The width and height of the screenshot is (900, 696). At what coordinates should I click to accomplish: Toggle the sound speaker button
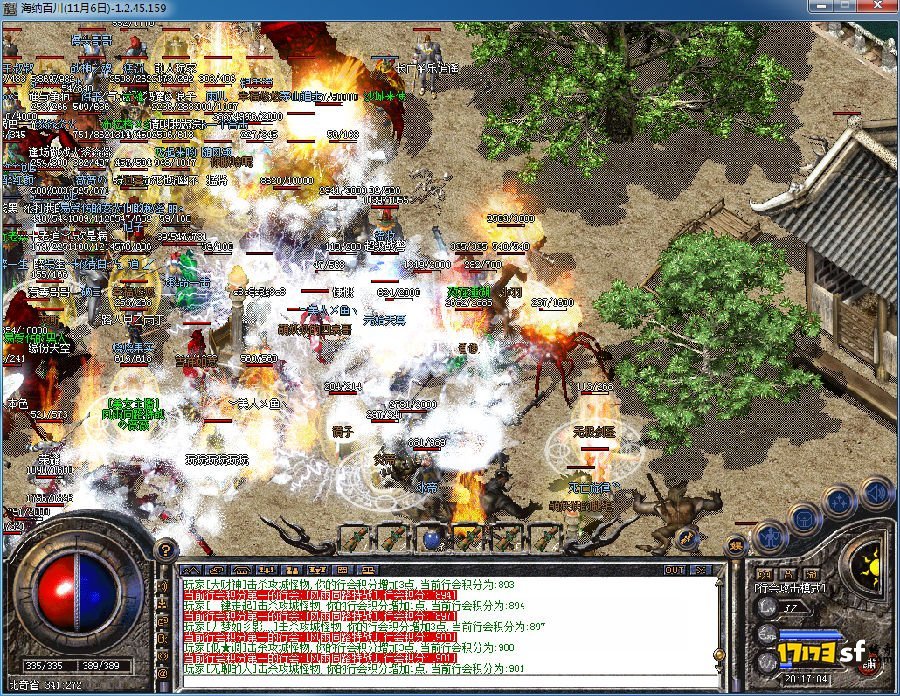pyautogui.click(x=877, y=491)
